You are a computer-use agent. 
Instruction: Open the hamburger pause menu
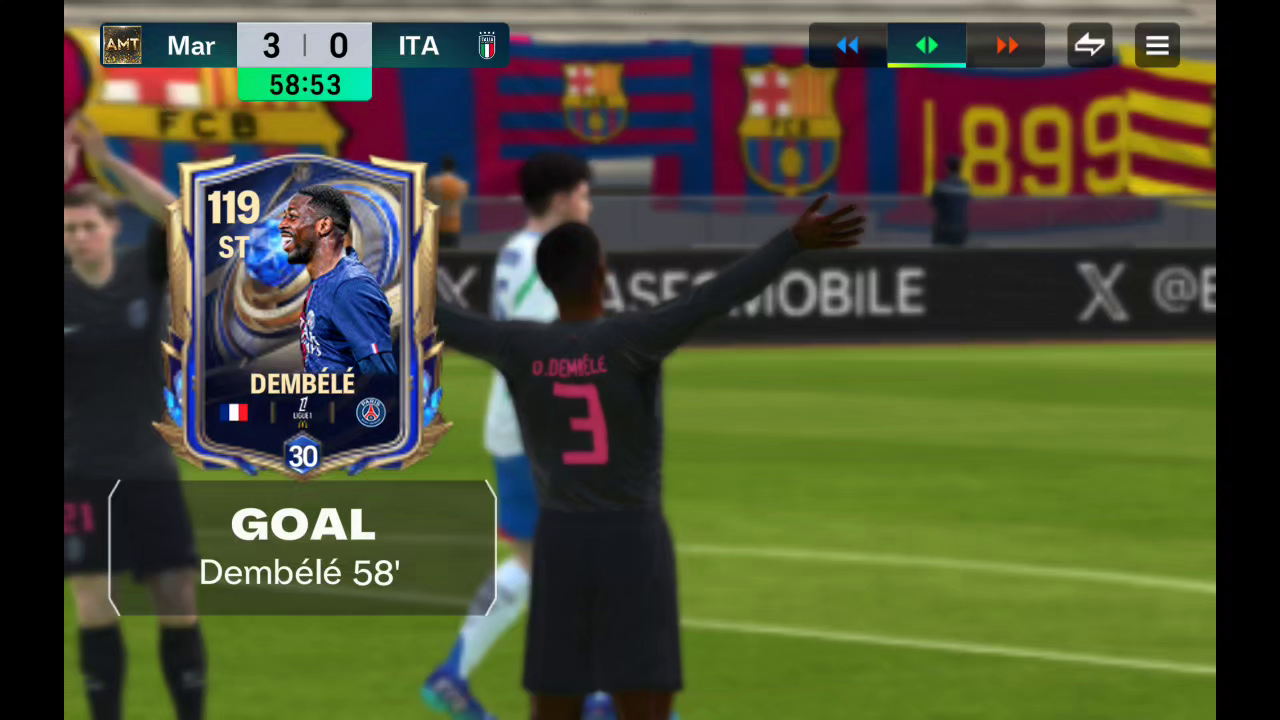1157,44
